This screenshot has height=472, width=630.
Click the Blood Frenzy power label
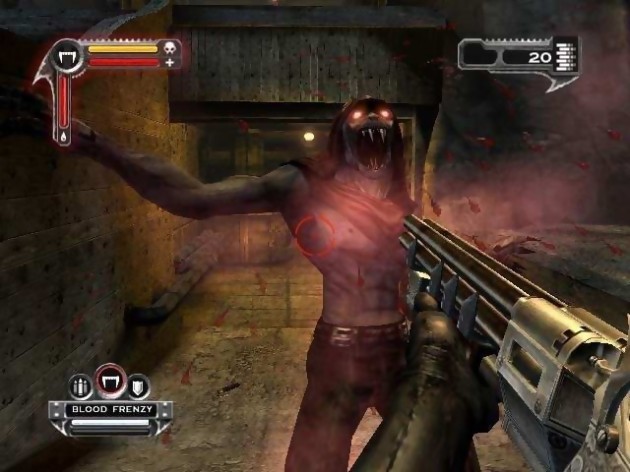(x=108, y=409)
